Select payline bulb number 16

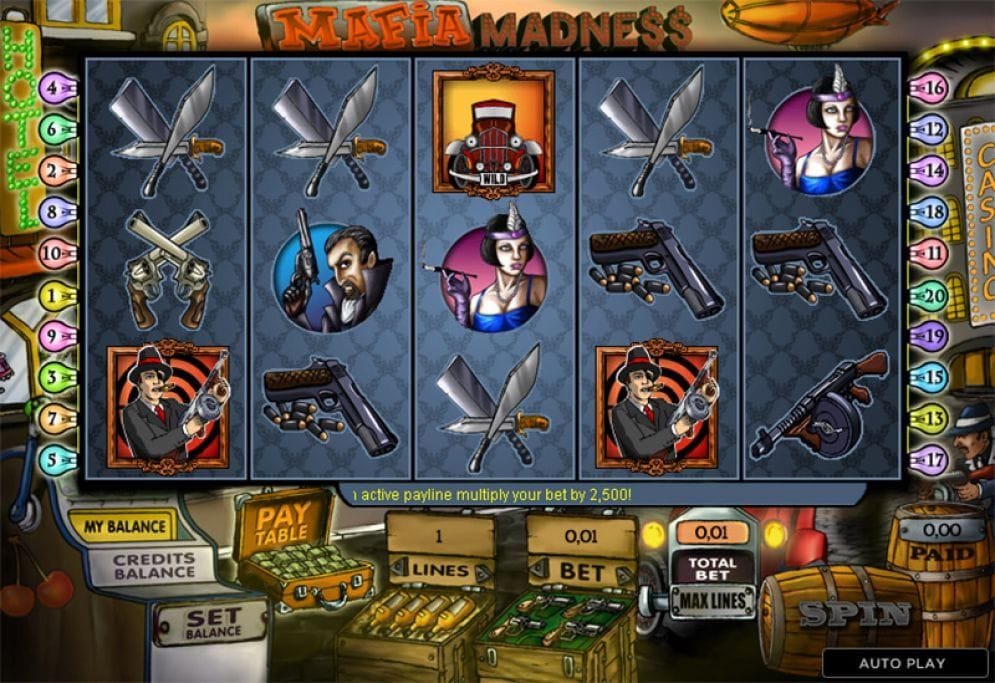coord(930,88)
